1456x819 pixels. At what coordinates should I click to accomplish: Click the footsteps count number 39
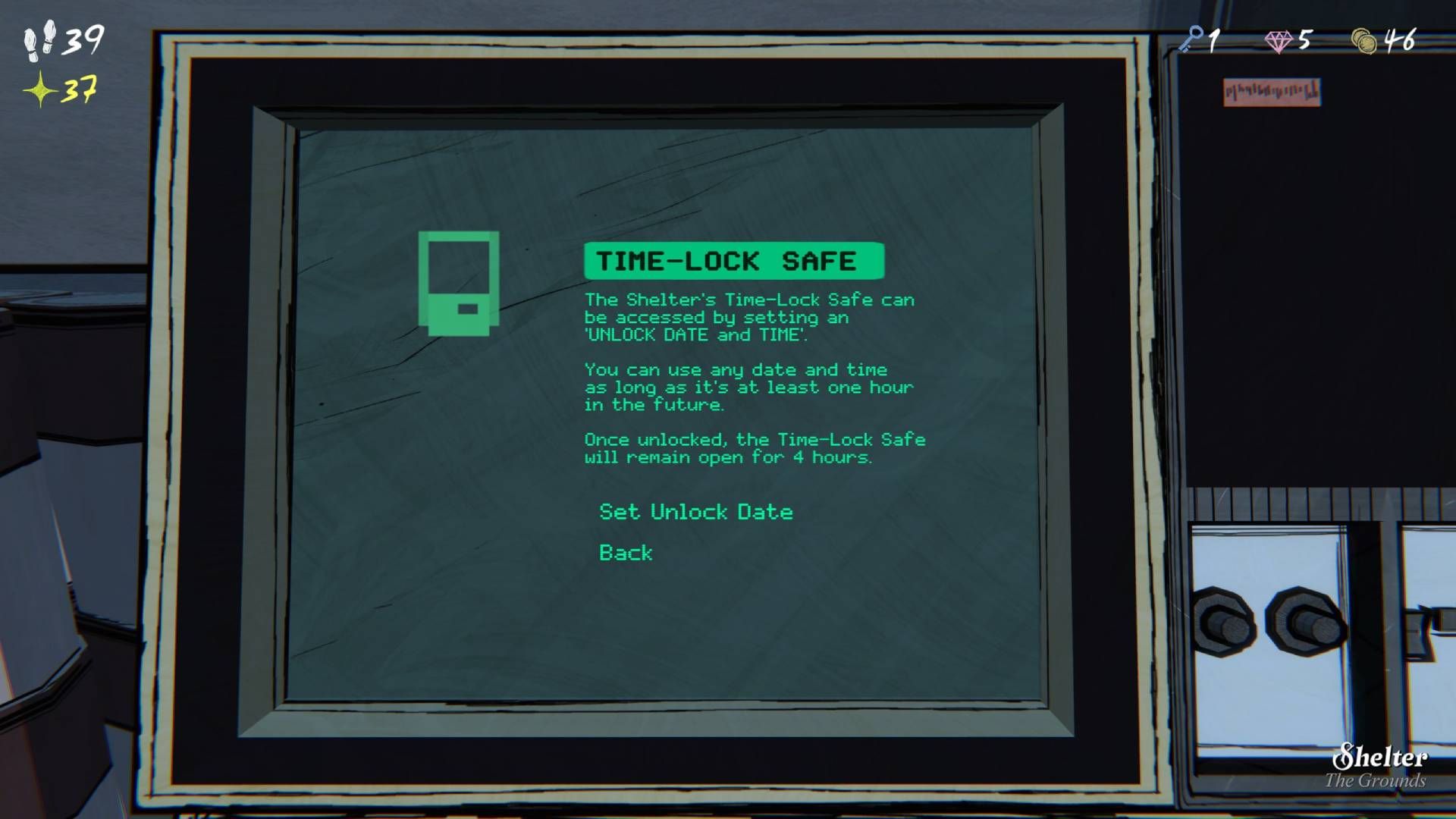tap(82, 39)
